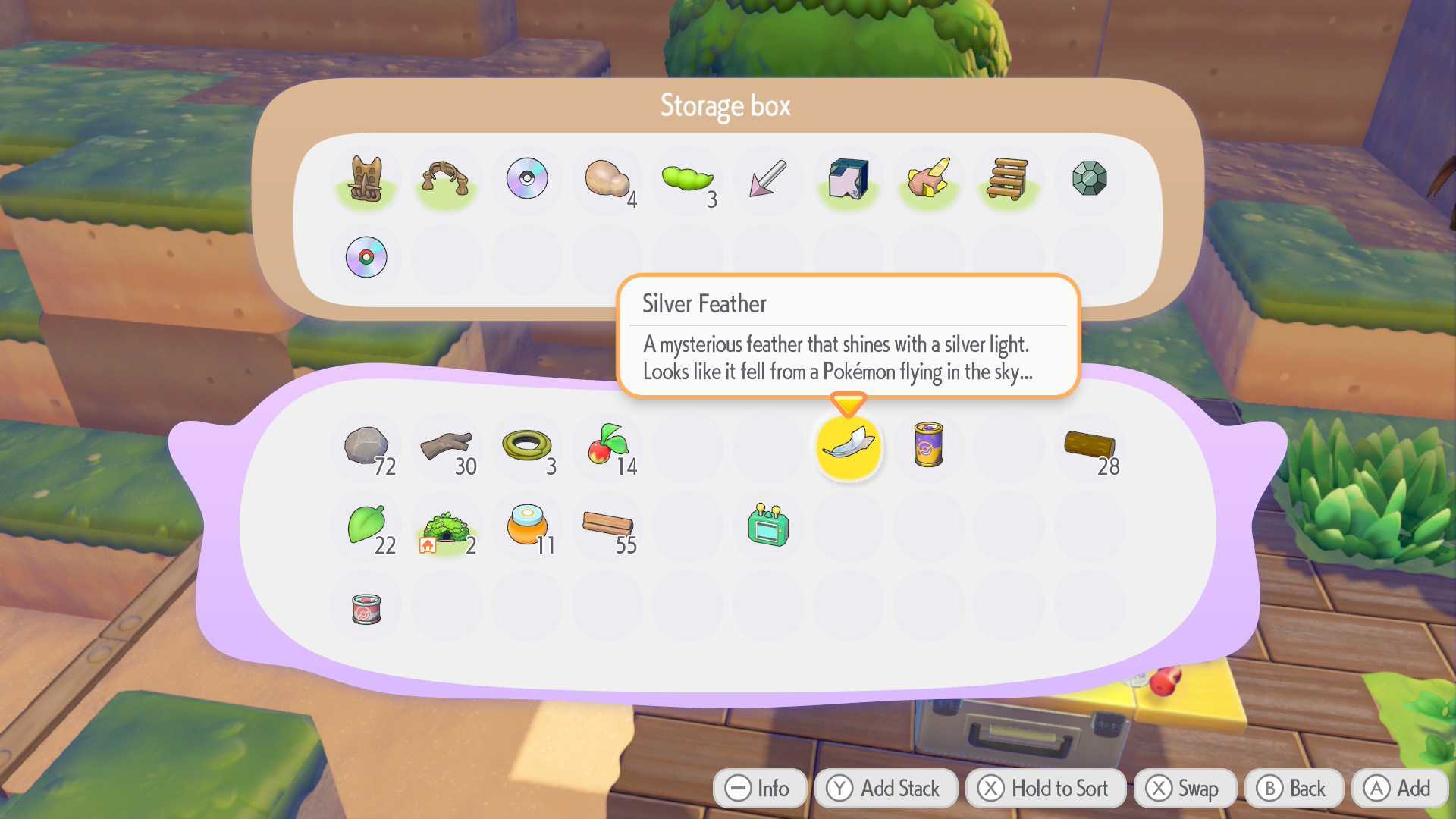
Task: Choose the stone stack of 72
Action: tap(366, 447)
